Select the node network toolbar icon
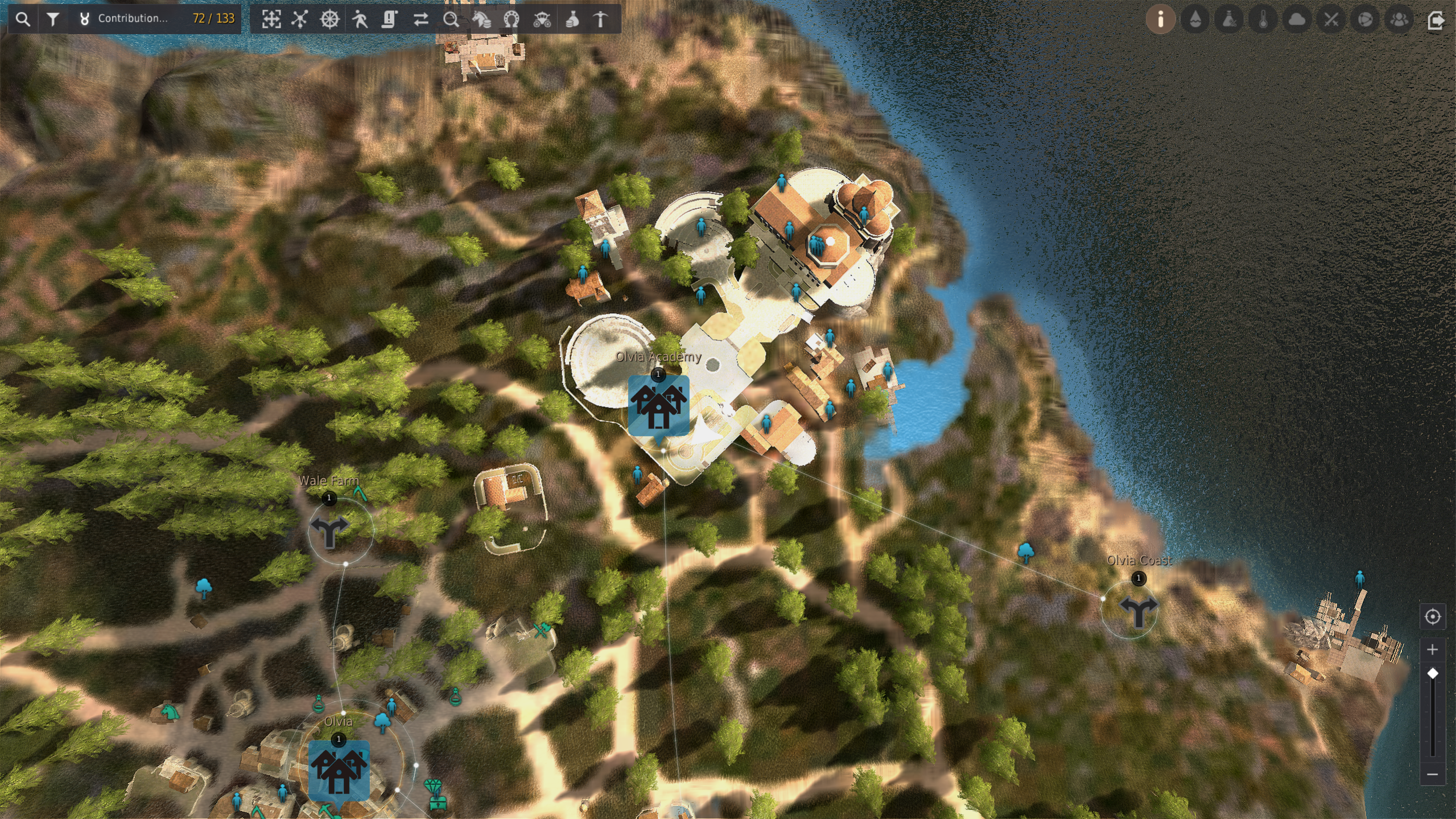This screenshot has width=1456, height=819. (300, 19)
